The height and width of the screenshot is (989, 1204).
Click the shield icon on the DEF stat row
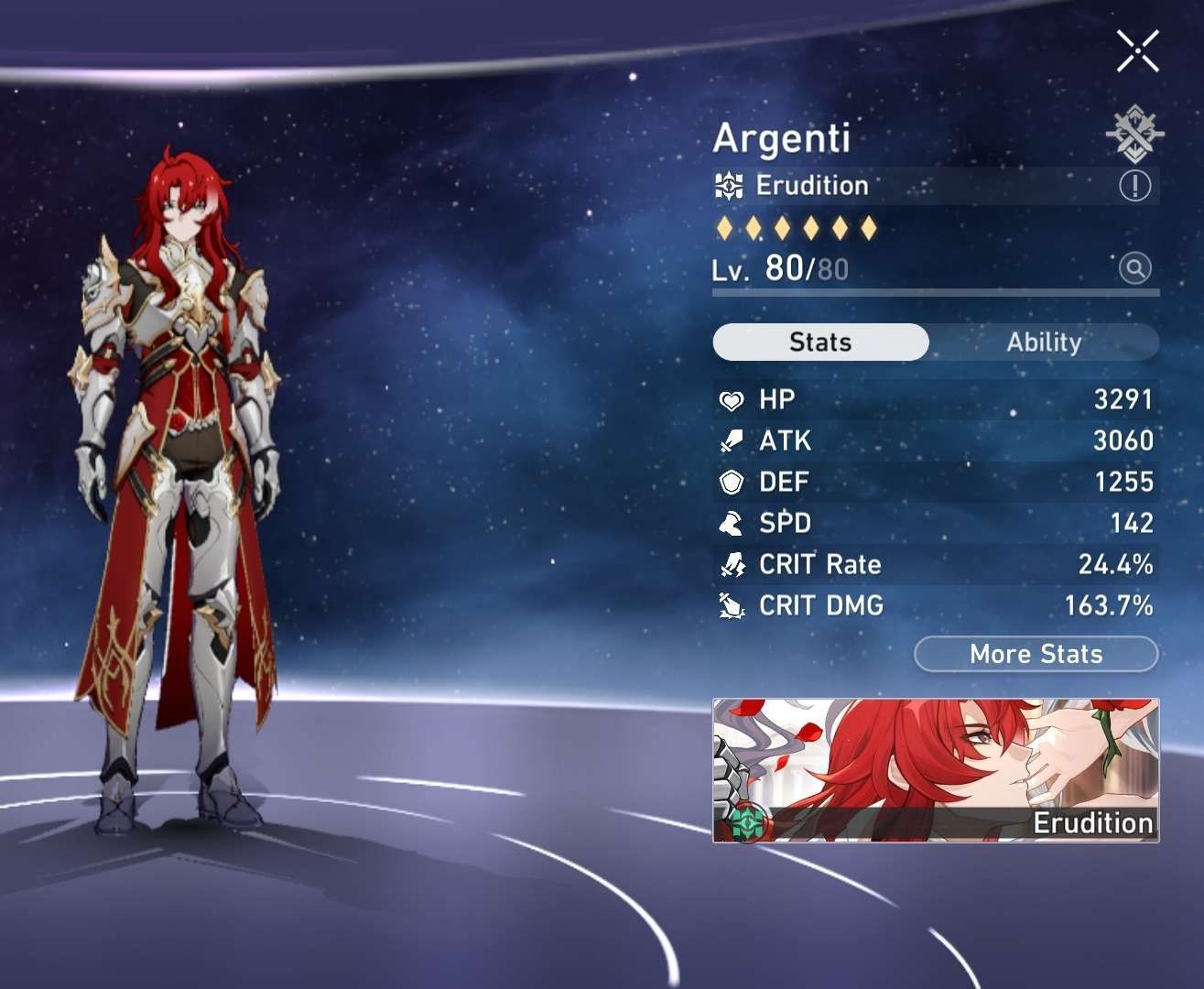(730, 482)
